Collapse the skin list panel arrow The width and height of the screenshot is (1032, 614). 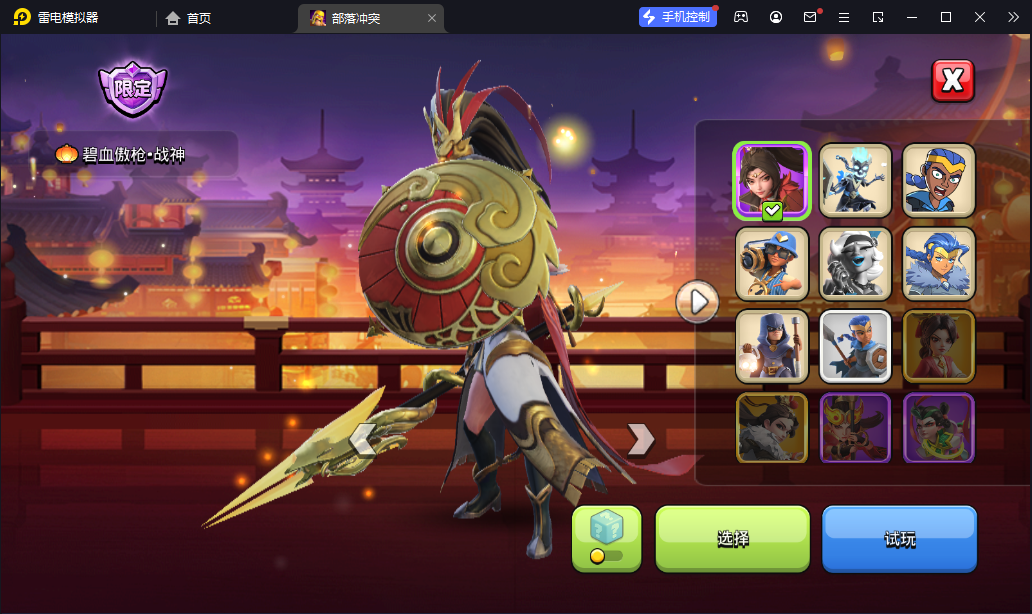click(x=697, y=300)
